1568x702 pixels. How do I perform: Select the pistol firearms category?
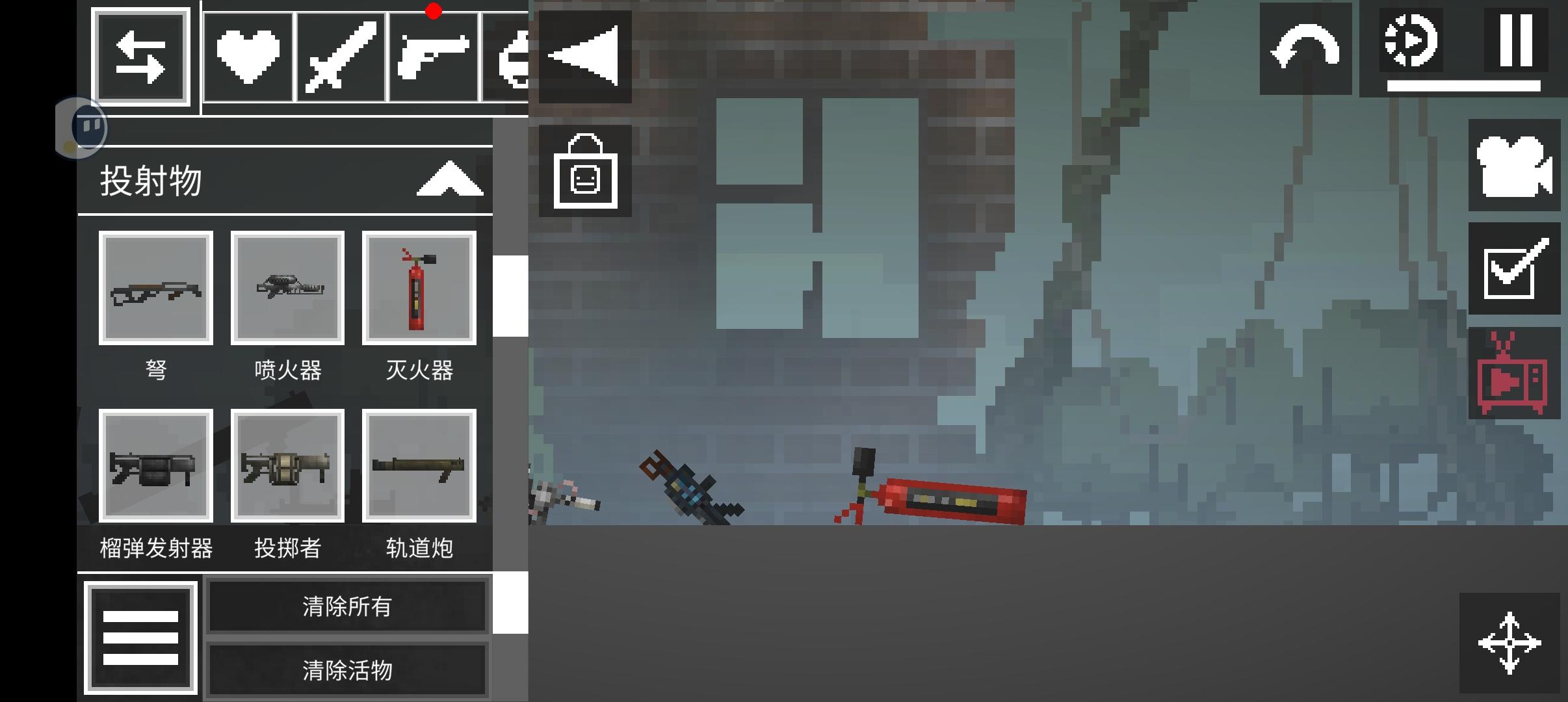[434, 55]
